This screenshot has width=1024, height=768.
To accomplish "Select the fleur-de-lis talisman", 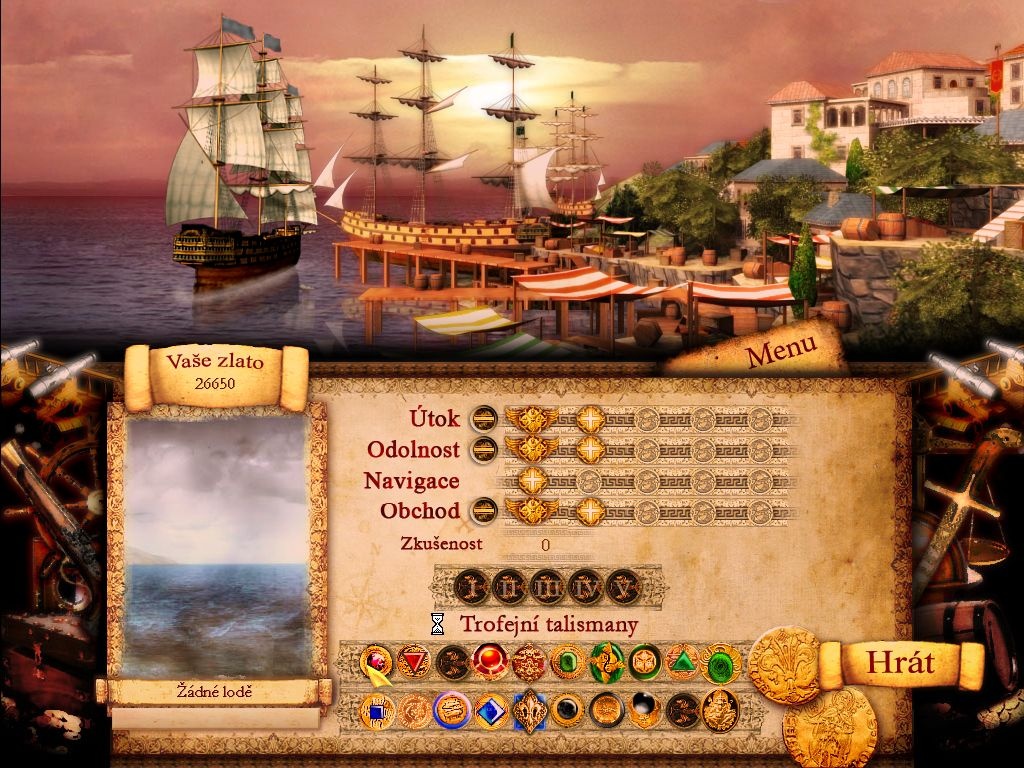I will 529,711.
